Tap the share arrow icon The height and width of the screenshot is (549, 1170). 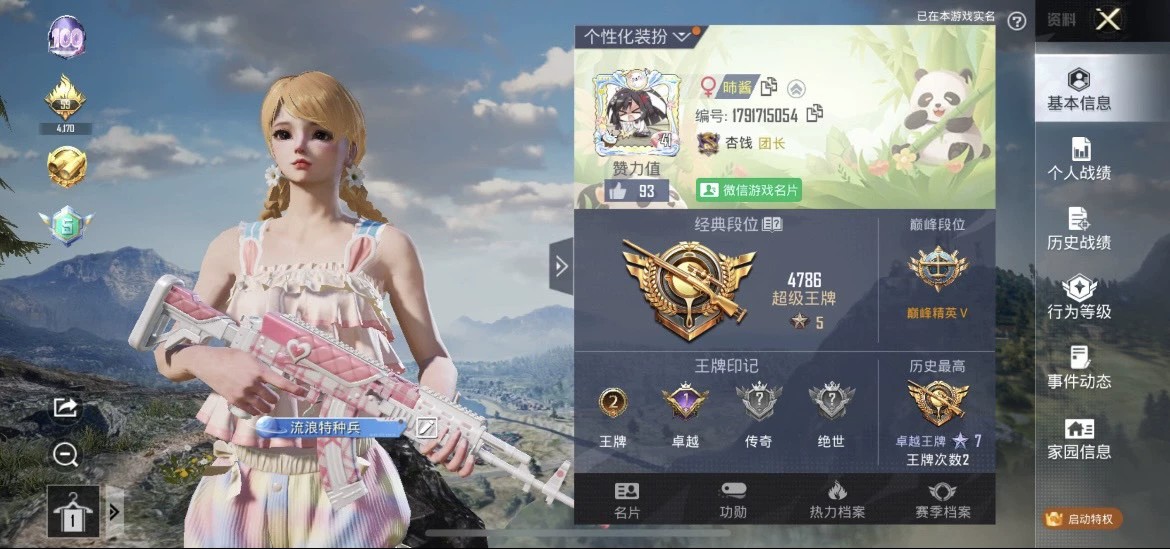pyautogui.click(x=65, y=407)
